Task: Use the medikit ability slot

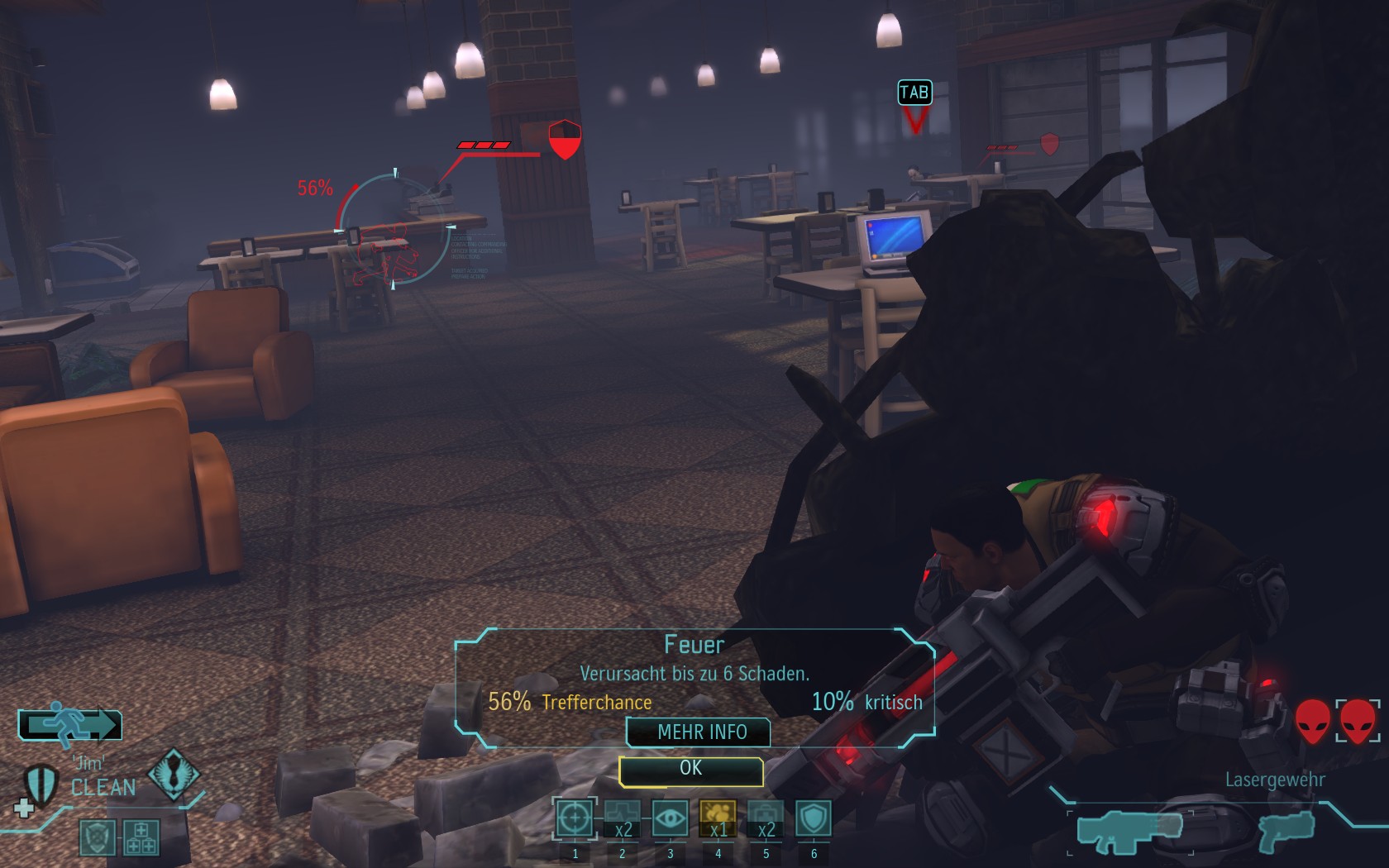Action: 766,819
